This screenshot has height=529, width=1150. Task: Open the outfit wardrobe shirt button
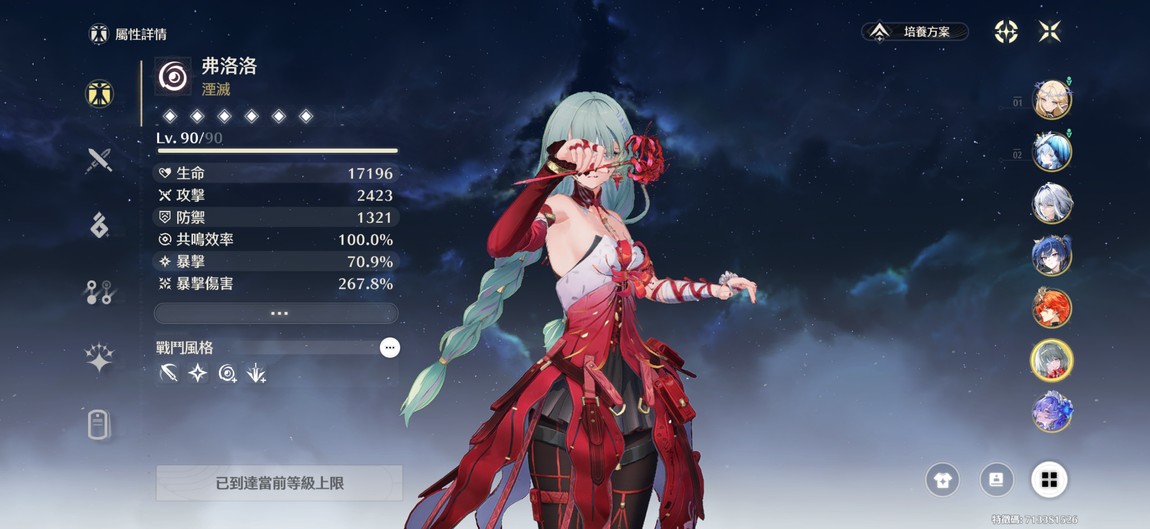[942, 479]
